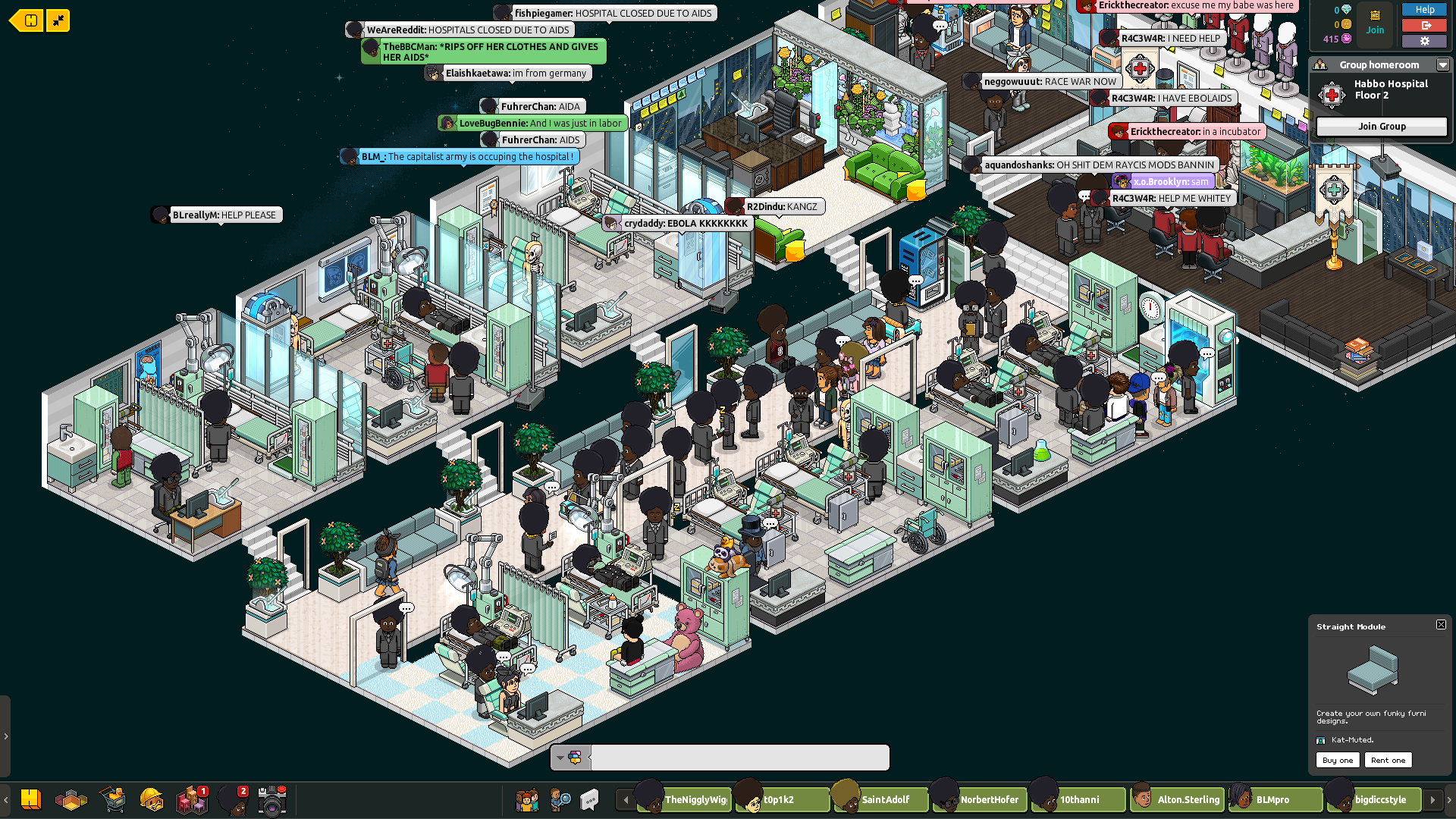Join Habbo Club via HC Join
The image size is (1456, 819).
tap(1374, 23)
